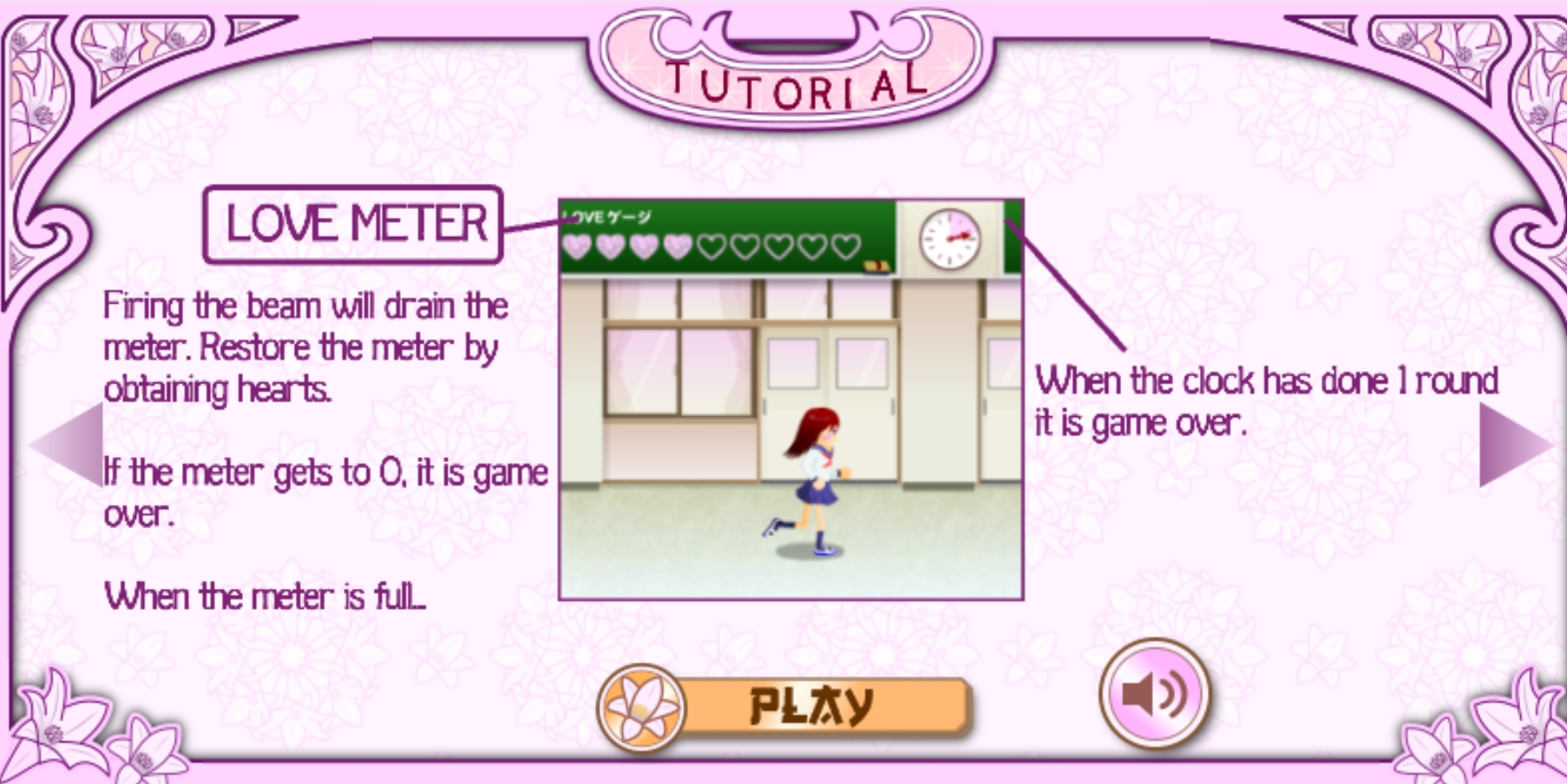Click the clock icon in the game preview
1567x784 pixels.
948,240
